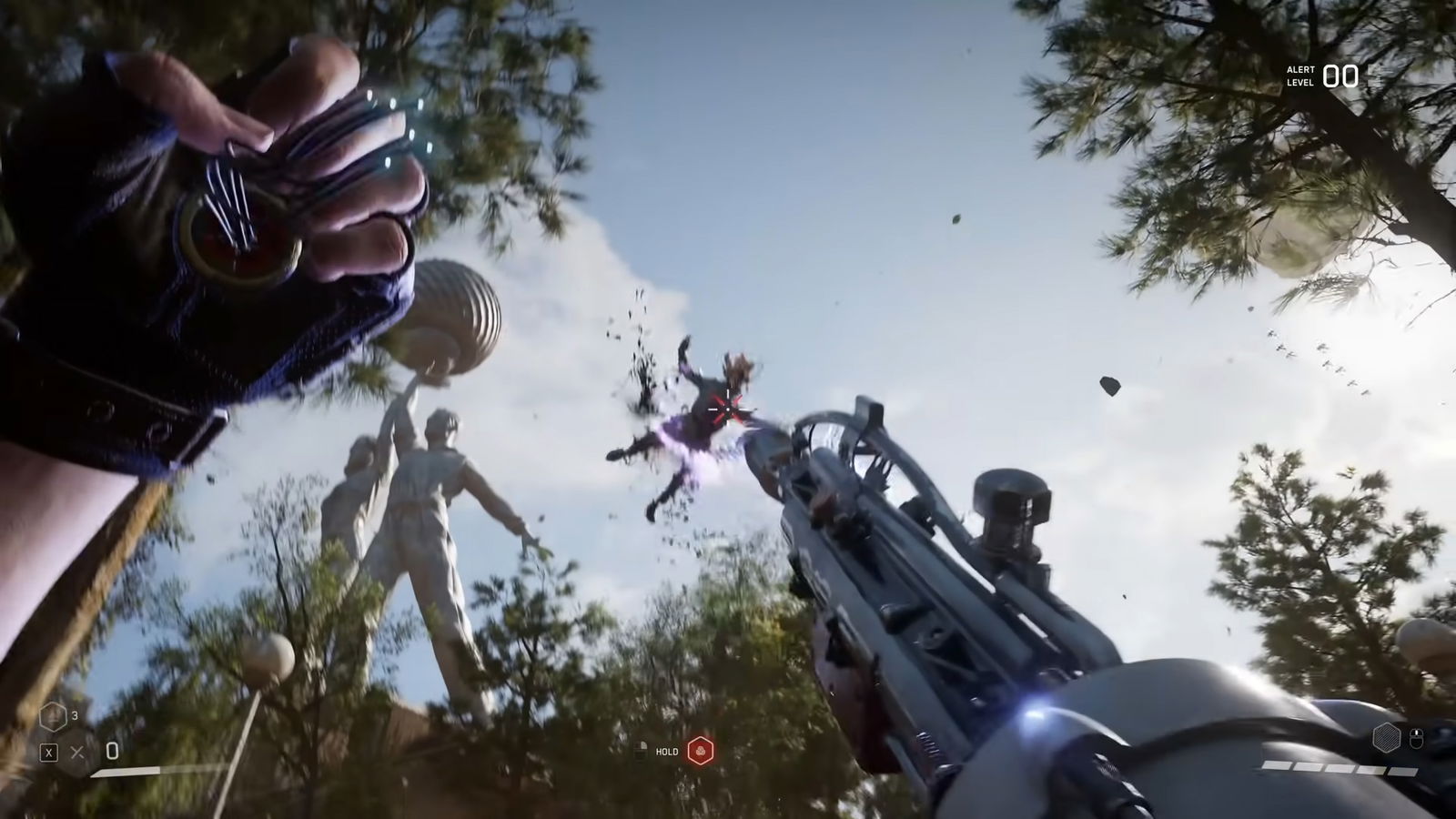Click the mouse control icon bottom right
Image resolution: width=1456 pixels, height=819 pixels.
point(1417,739)
